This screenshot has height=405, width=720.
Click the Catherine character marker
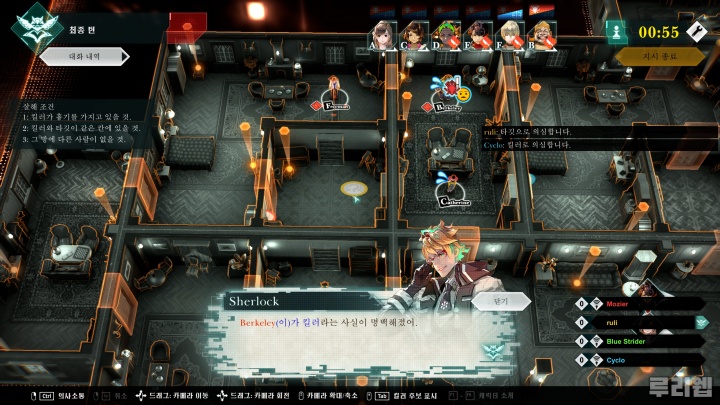[452, 188]
